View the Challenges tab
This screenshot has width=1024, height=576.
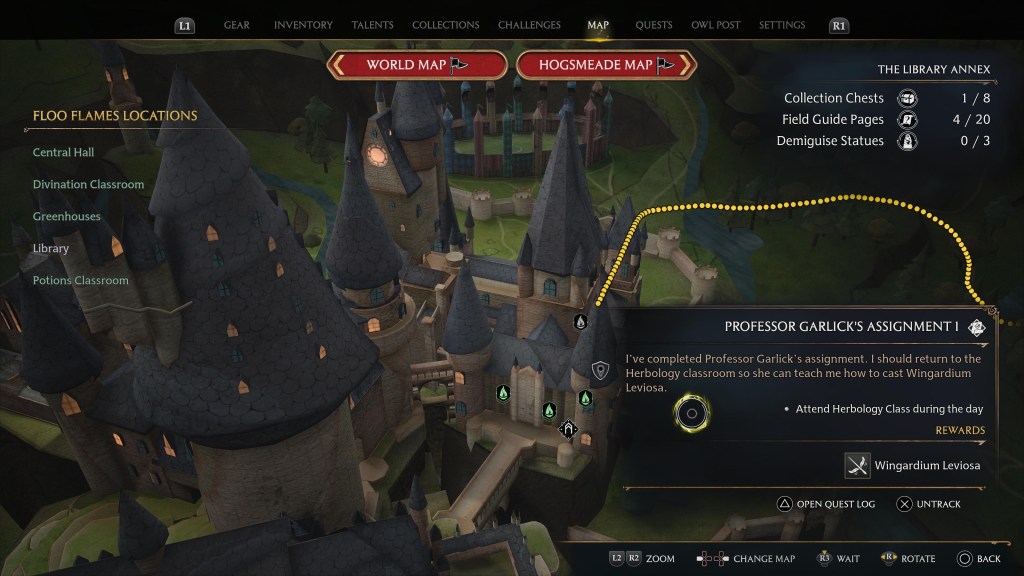coord(530,25)
